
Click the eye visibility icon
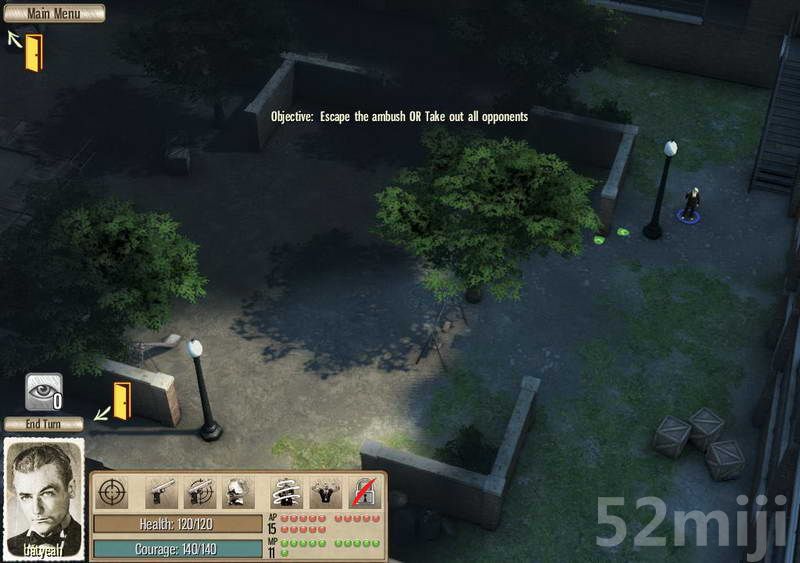click(x=43, y=392)
